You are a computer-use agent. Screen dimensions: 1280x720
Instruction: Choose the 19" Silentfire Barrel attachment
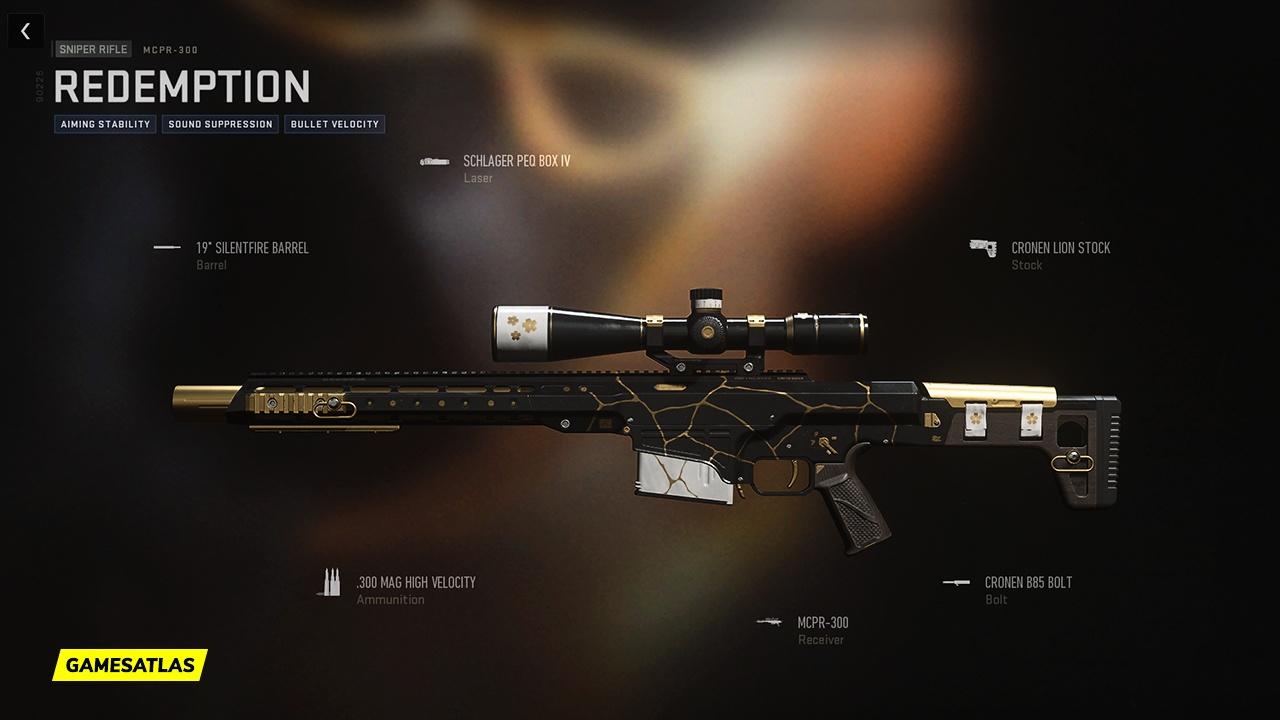click(x=252, y=248)
